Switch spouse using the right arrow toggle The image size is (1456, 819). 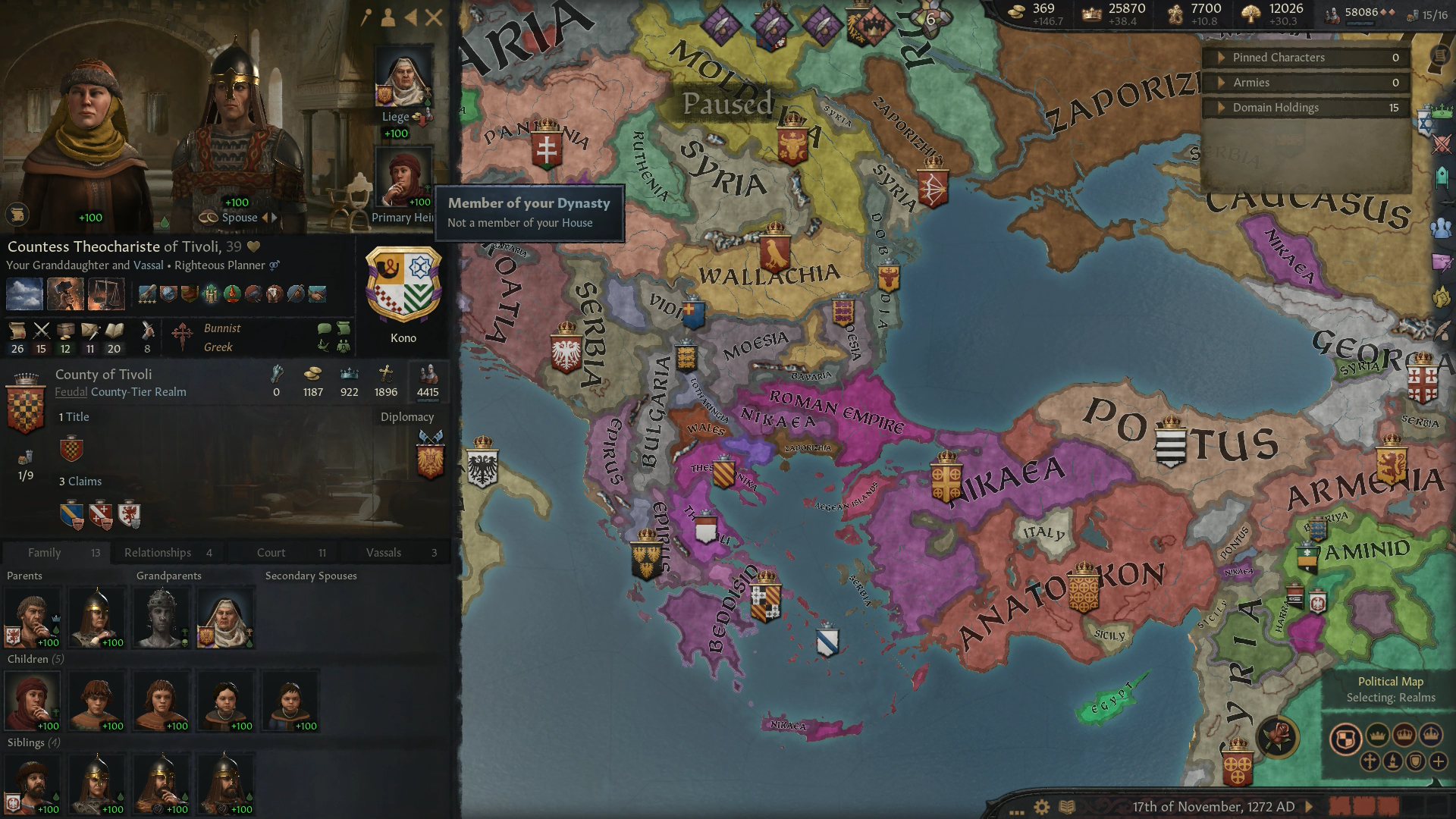pyautogui.click(x=272, y=217)
